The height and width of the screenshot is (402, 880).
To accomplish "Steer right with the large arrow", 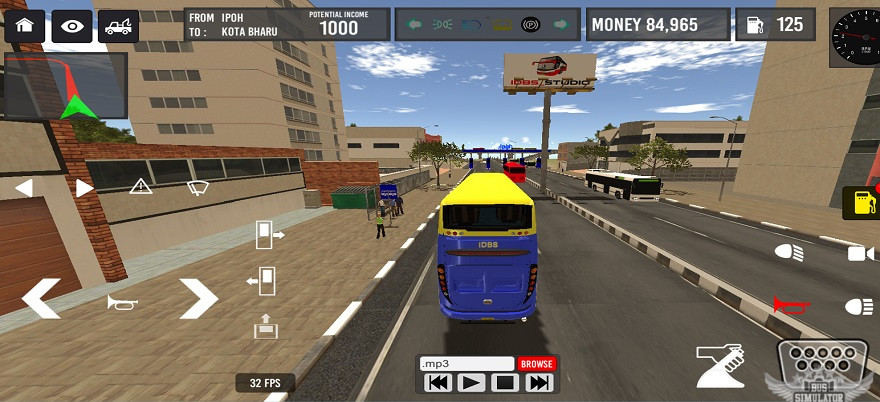I will [x=198, y=299].
